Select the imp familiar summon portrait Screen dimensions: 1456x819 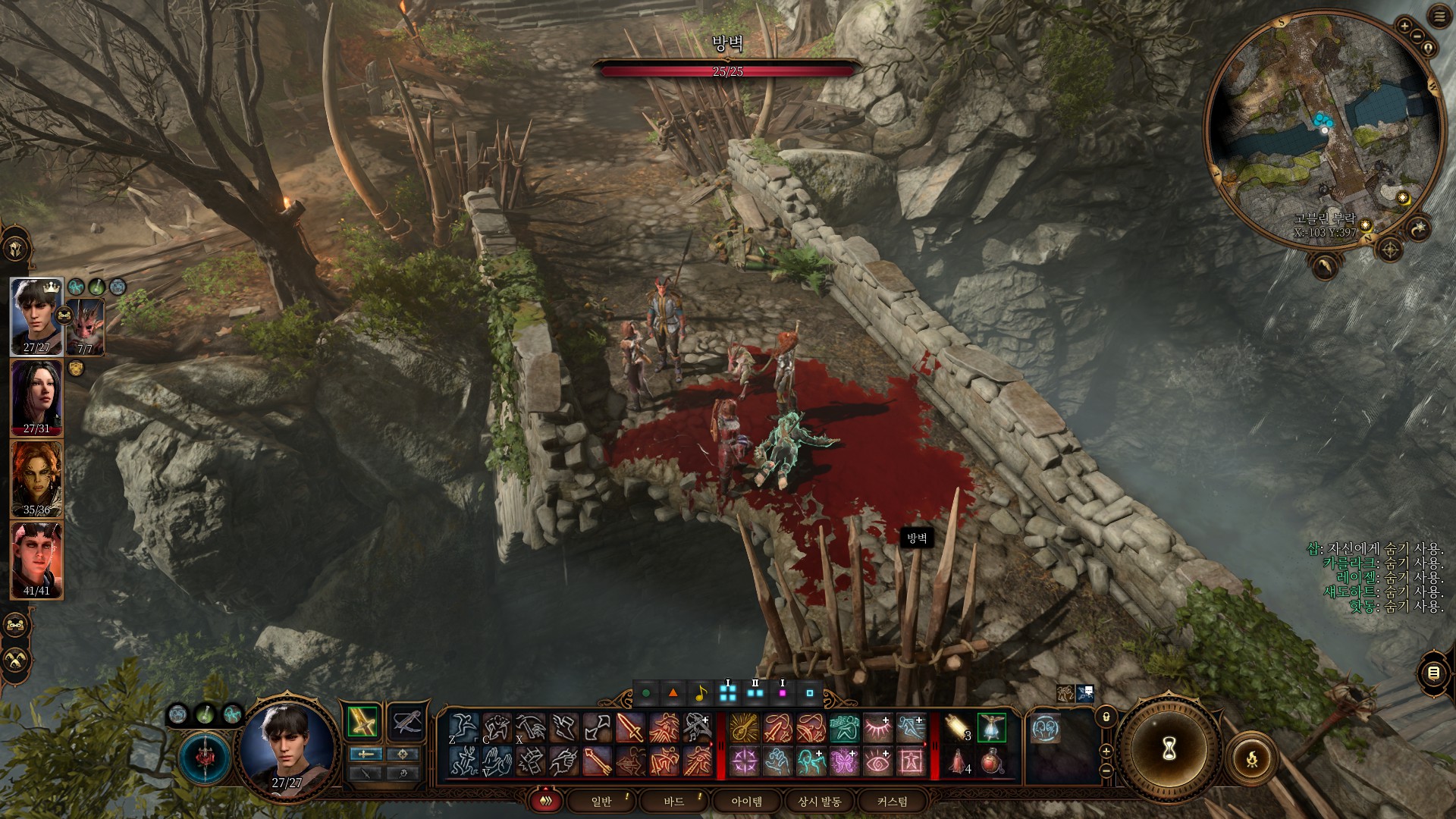(x=86, y=326)
